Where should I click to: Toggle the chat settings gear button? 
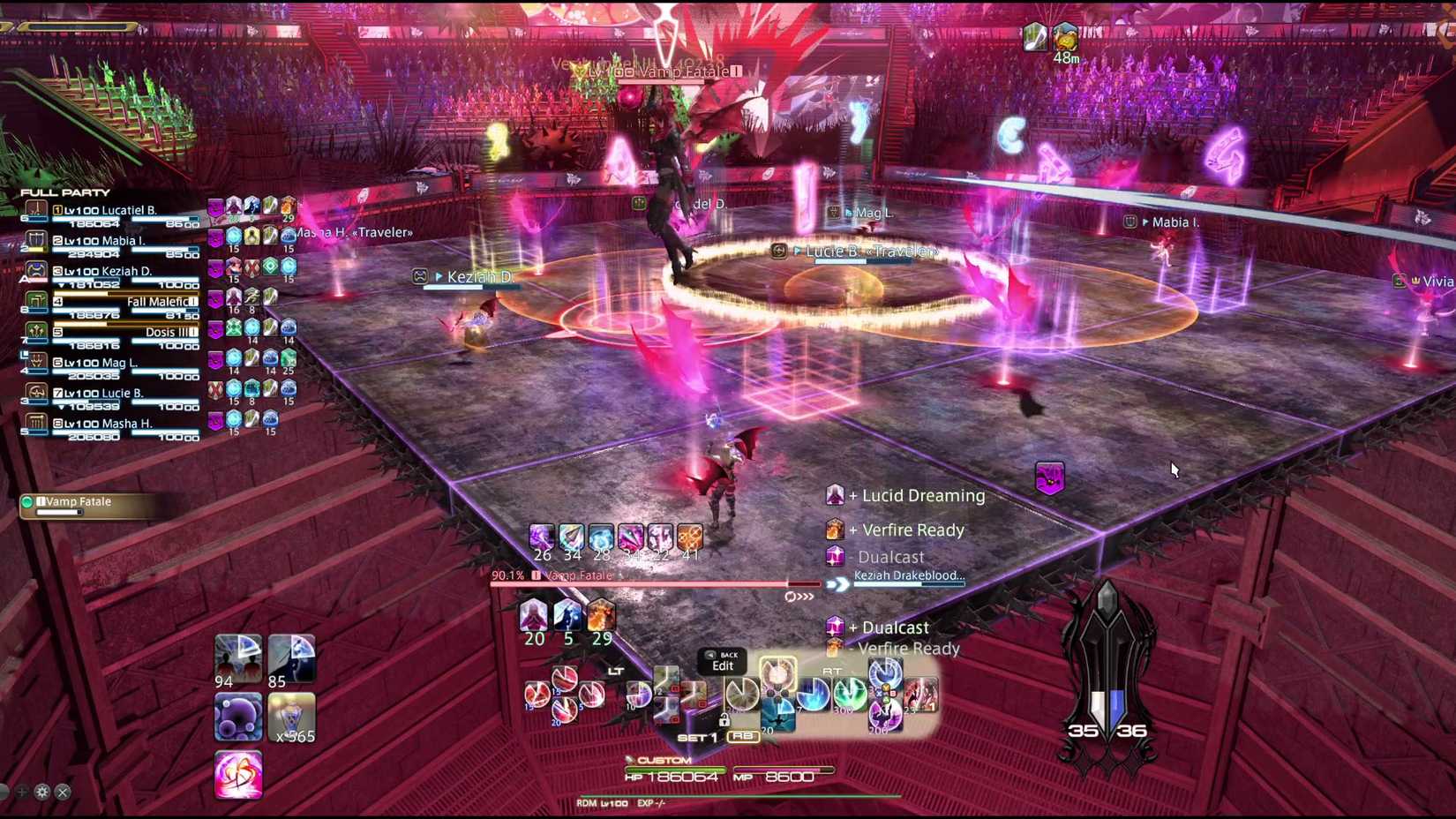point(41,793)
